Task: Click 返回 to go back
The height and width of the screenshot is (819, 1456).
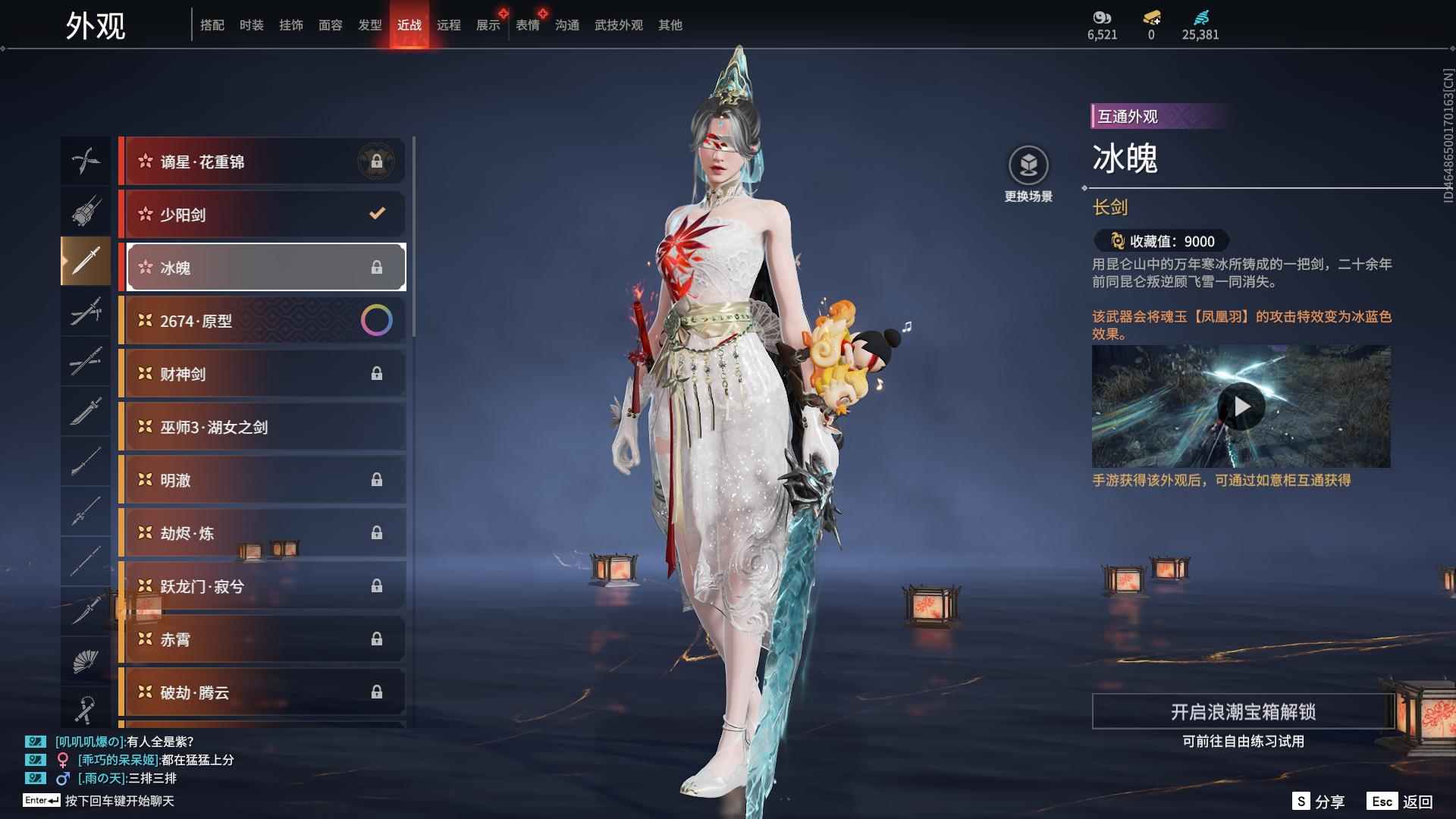Action: (x=1400, y=802)
